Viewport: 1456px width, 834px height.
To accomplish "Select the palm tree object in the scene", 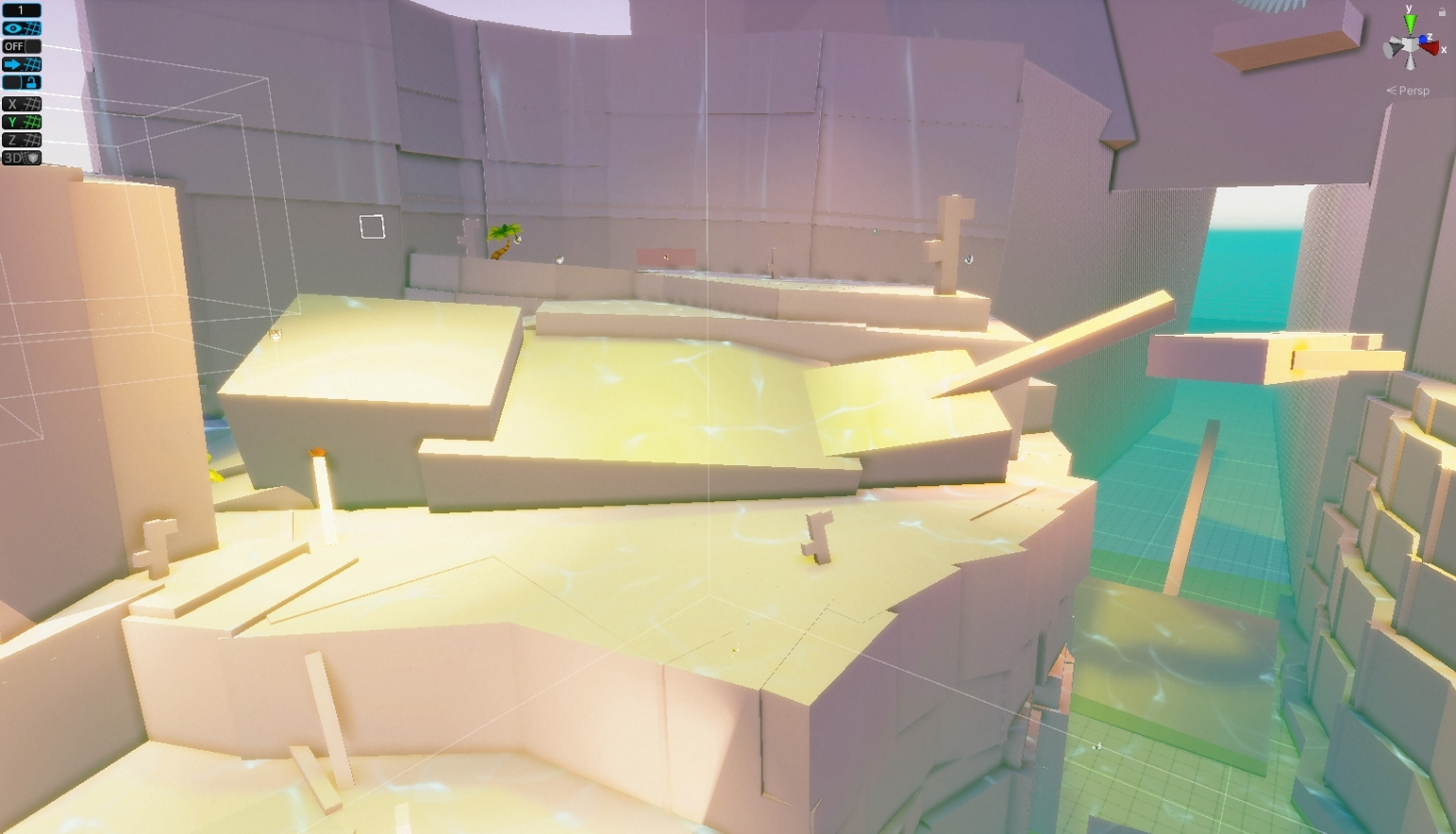I will (503, 239).
